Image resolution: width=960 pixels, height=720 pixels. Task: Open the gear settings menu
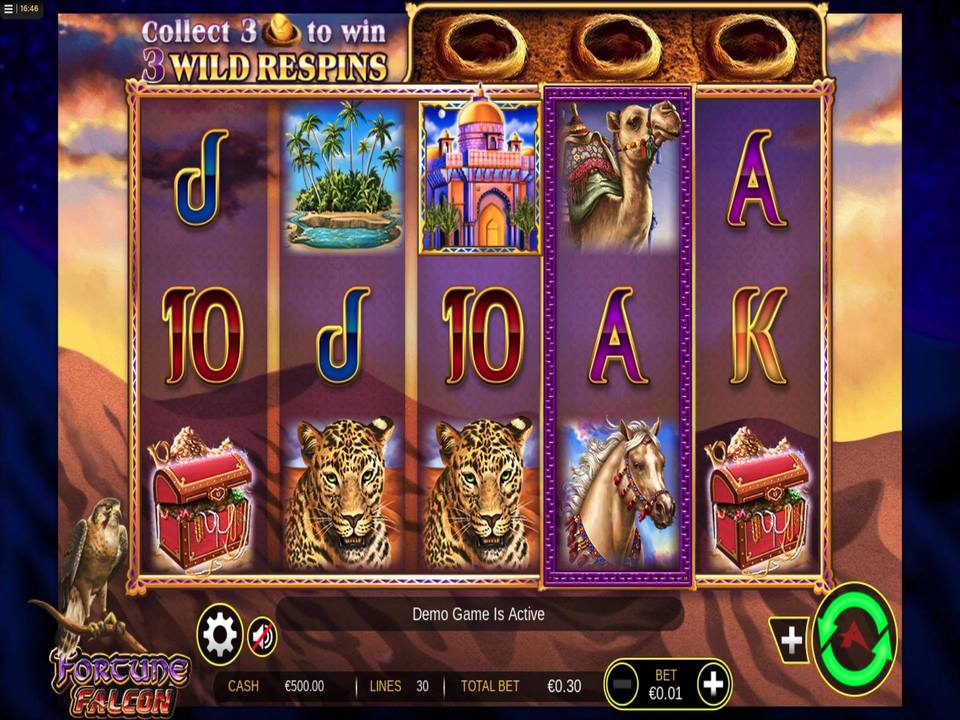coord(220,634)
